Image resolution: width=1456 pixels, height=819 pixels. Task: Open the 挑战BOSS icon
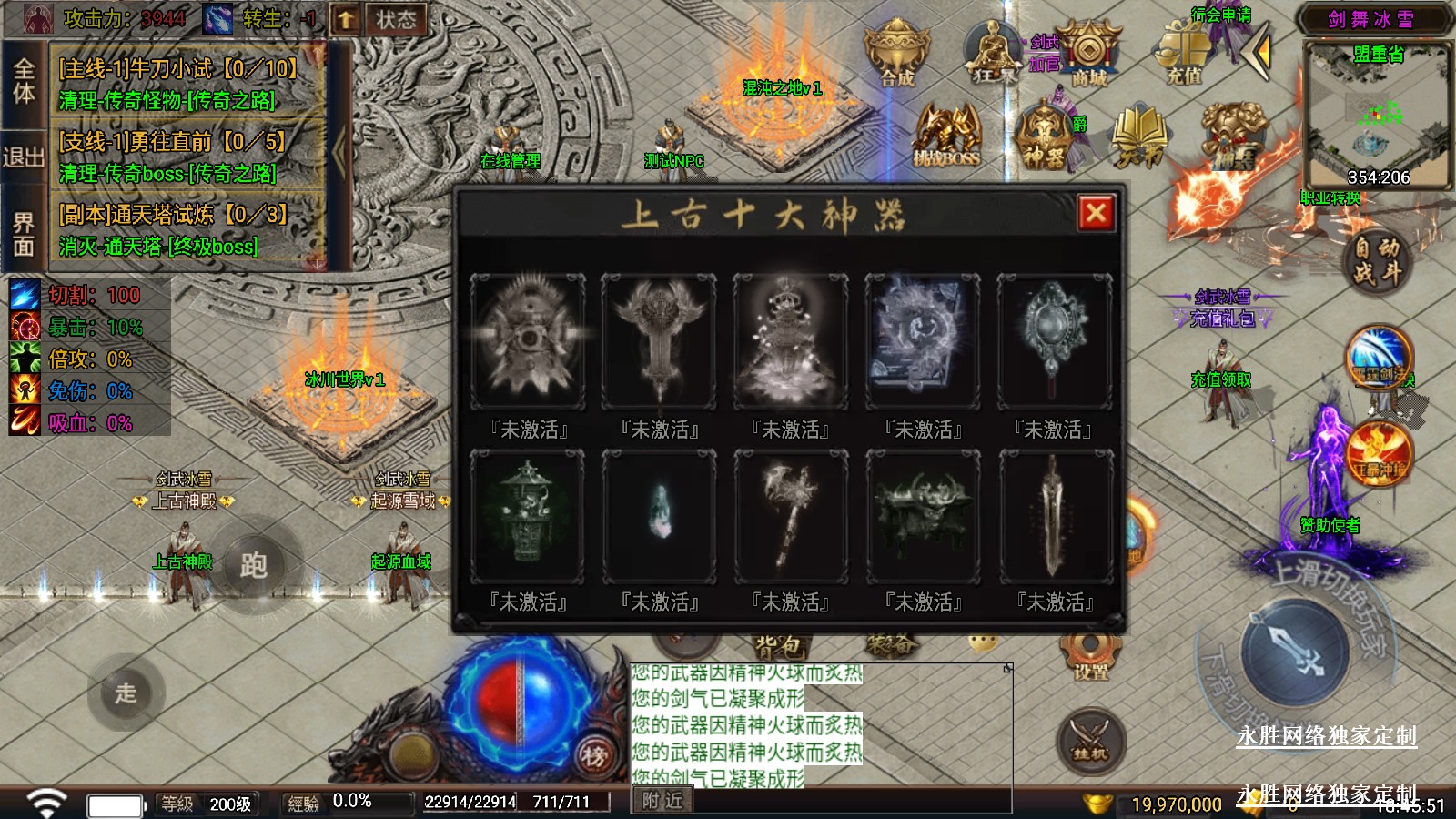coord(946,136)
